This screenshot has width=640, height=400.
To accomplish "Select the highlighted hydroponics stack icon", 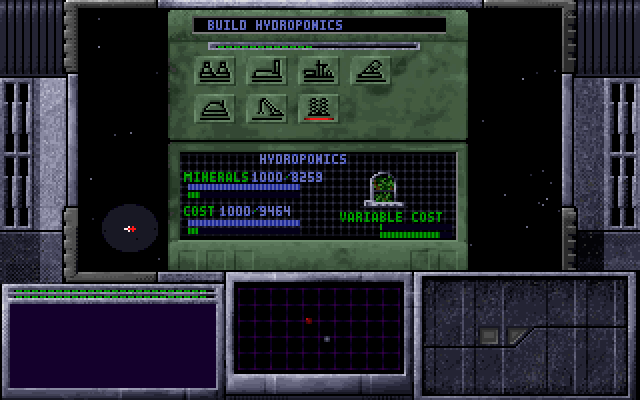I will [320, 108].
